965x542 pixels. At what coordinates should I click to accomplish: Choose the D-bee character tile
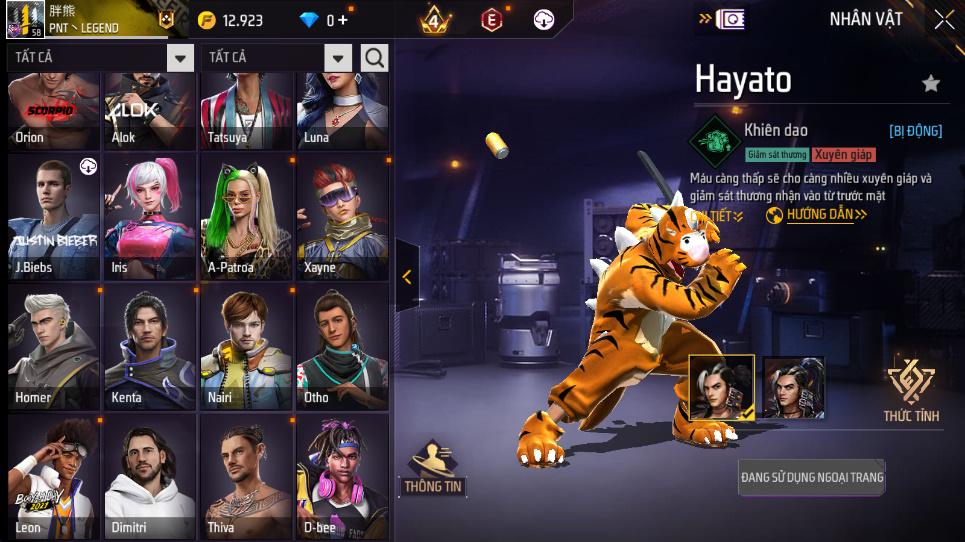pos(342,476)
